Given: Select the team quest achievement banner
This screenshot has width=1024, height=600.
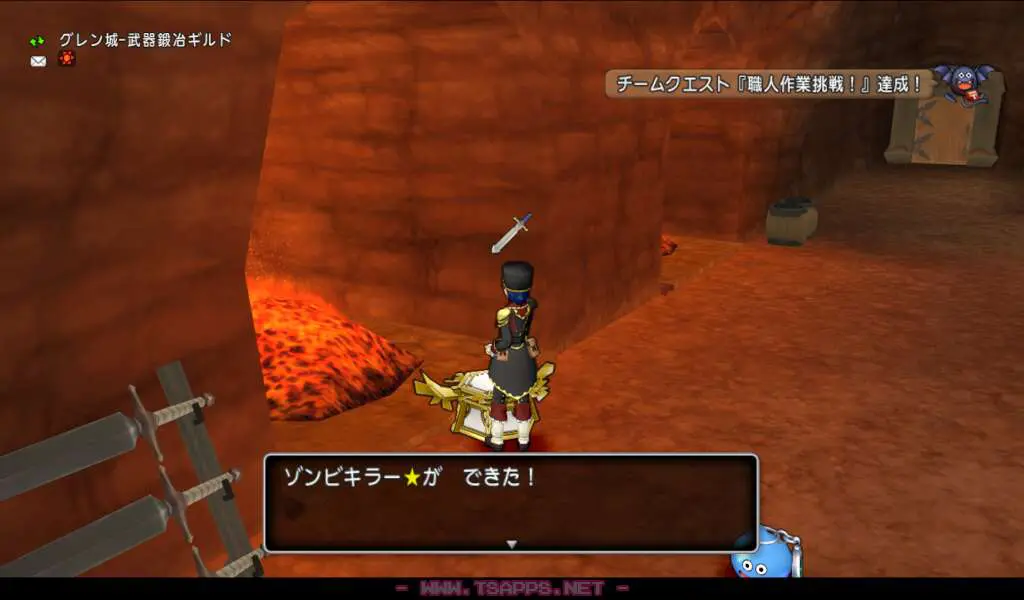Looking at the screenshot, I should click(768, 85).
